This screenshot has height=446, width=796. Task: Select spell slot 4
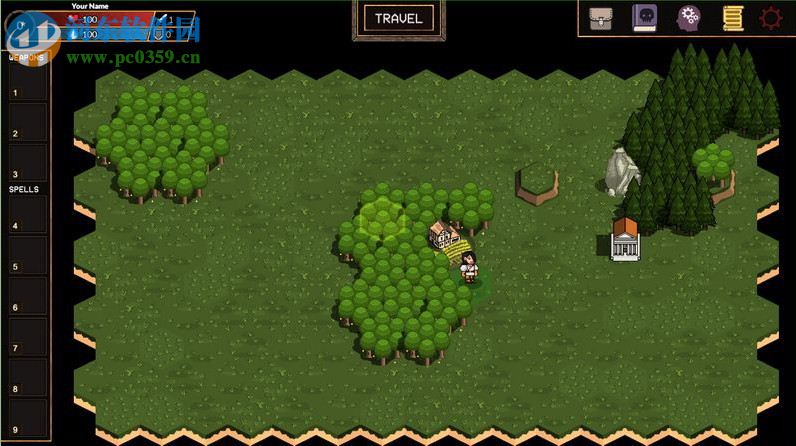point(27,221)
